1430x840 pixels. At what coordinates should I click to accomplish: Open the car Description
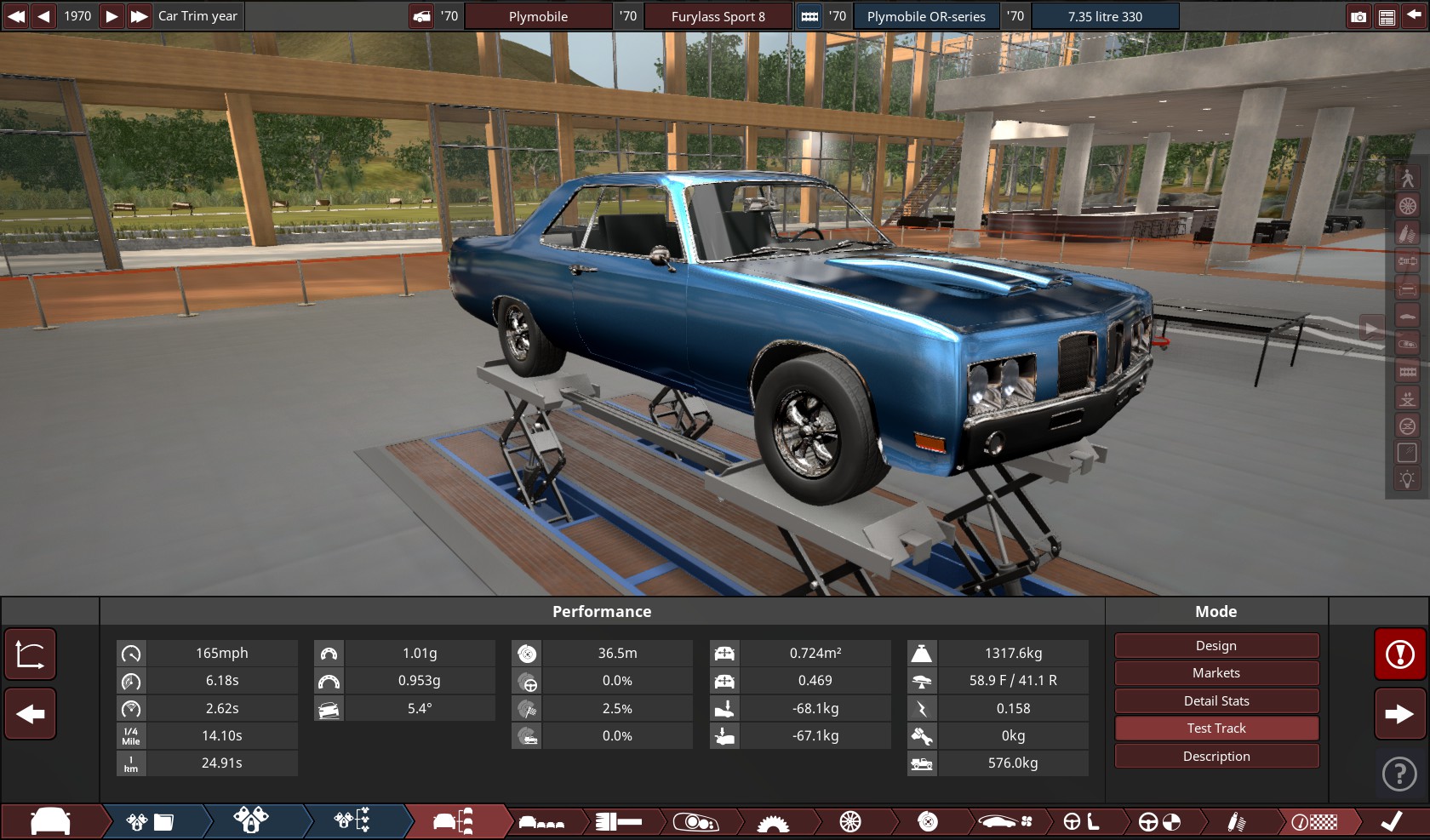coord(1216,757)
